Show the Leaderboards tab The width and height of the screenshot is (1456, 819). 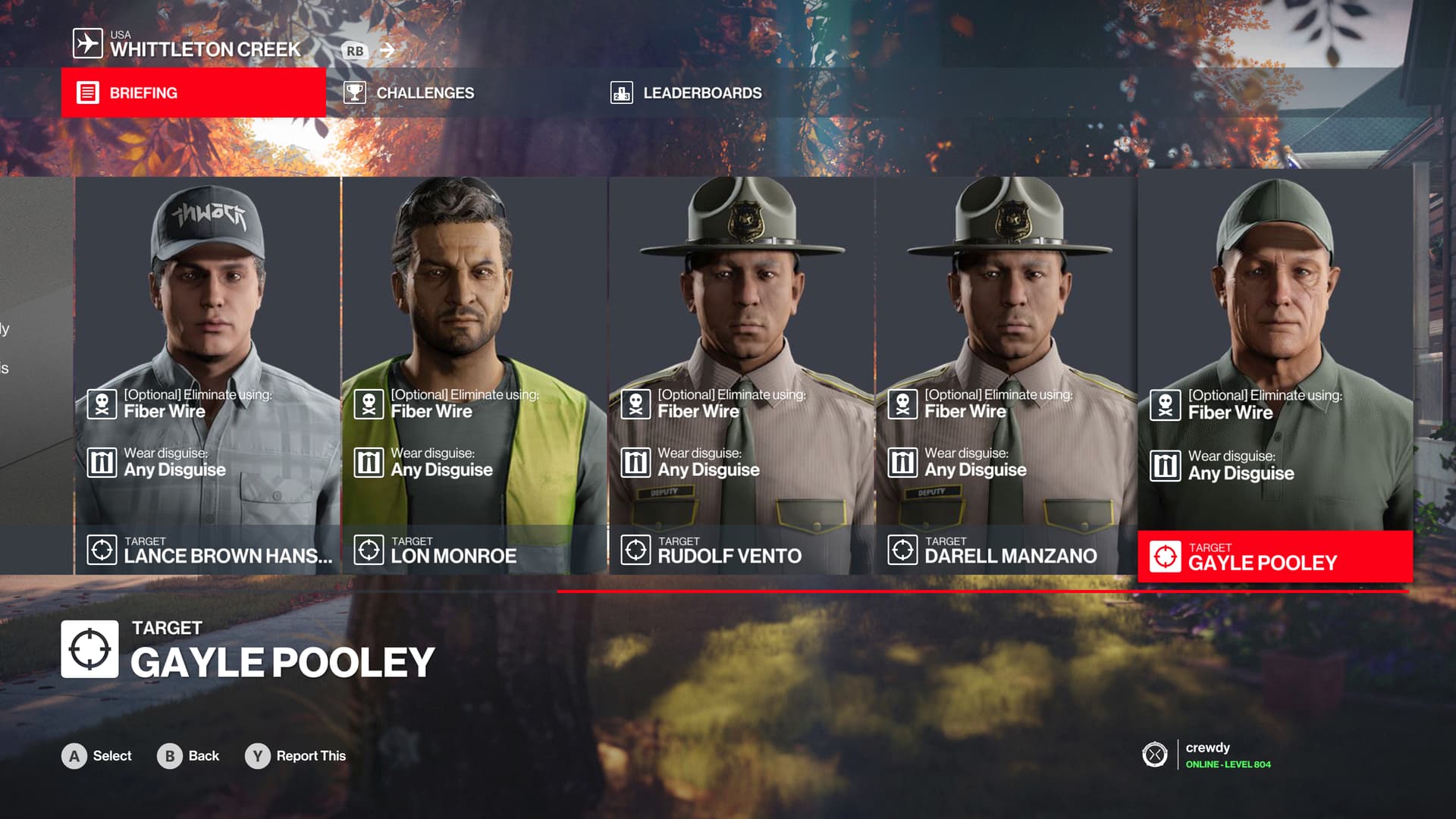coord(701,93)
